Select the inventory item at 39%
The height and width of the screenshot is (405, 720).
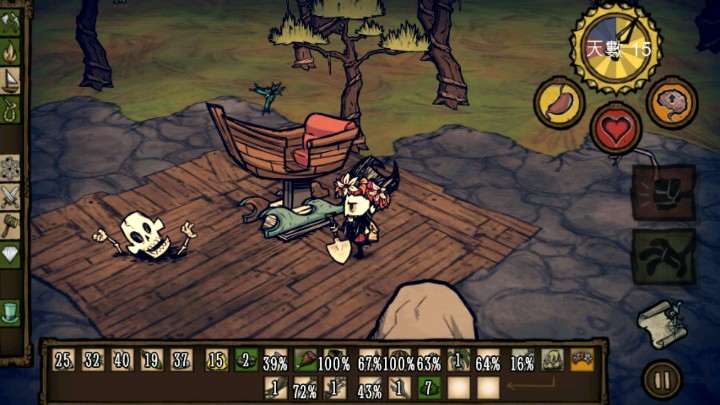click(276, 360)
